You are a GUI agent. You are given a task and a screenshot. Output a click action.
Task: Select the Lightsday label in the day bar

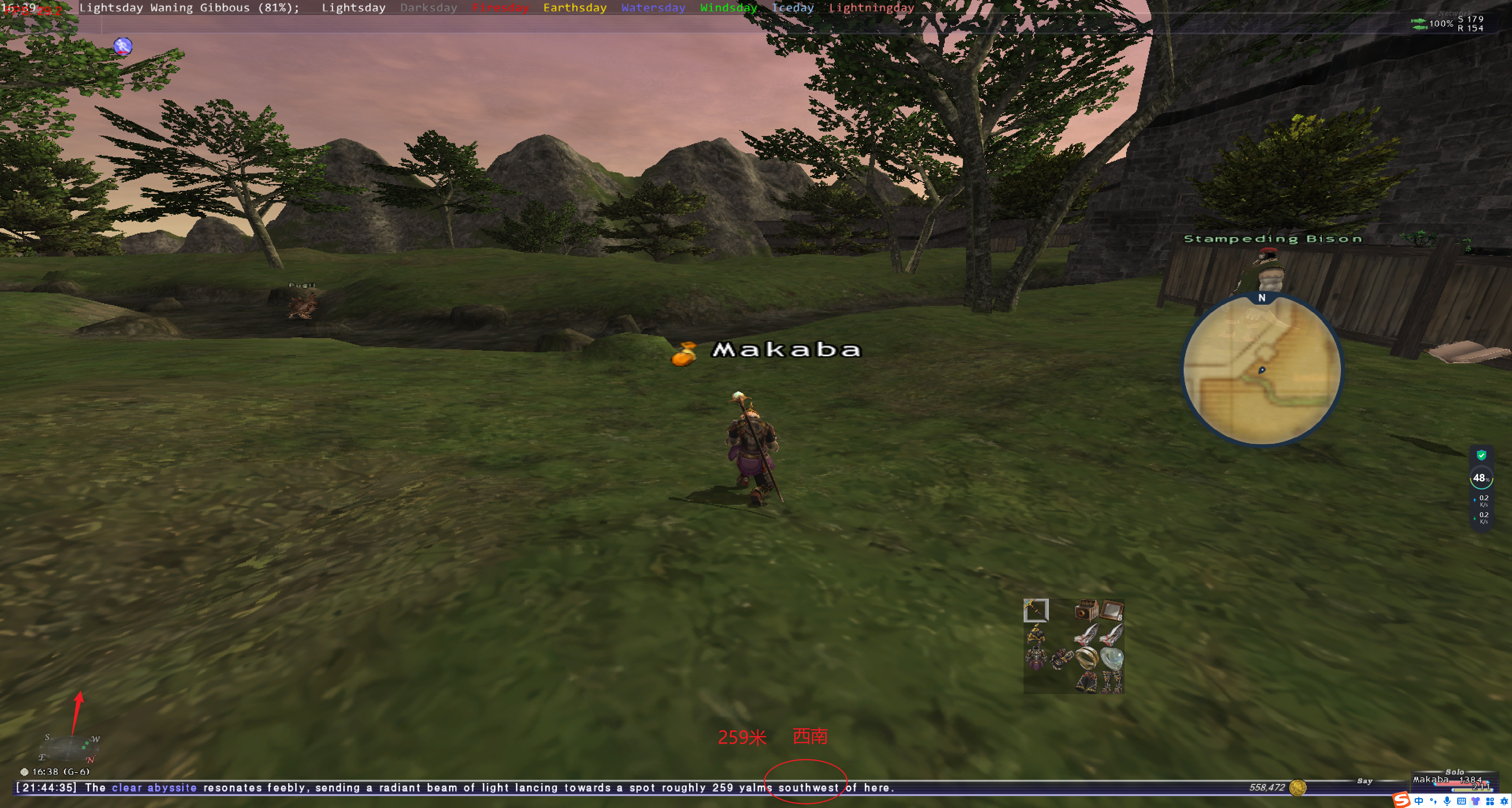point(354,7)
